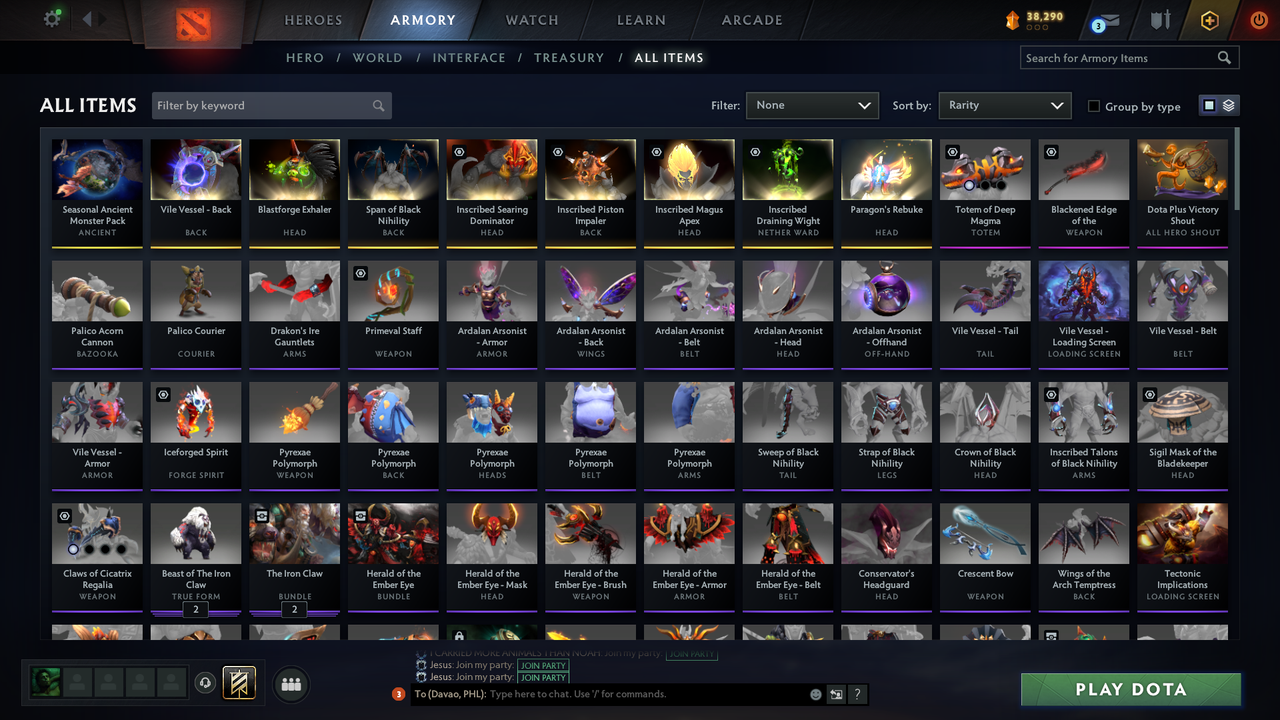The height and width of the screenshot is (720, 1280).
Task: Quit Dota via the power icon
Action: tap(1257, 20)
